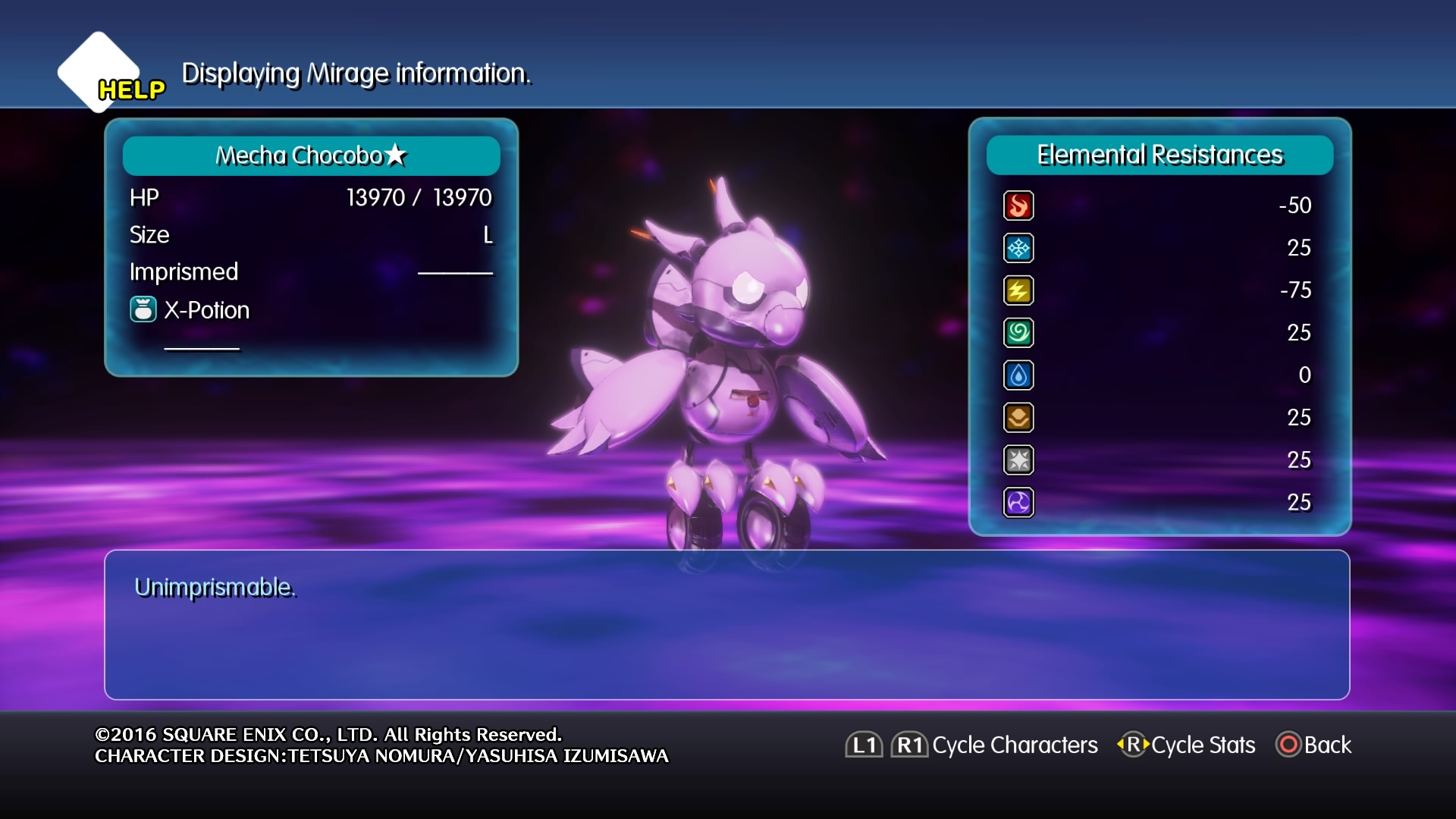Click the X-Potion item drop icon

pos(143,309)
